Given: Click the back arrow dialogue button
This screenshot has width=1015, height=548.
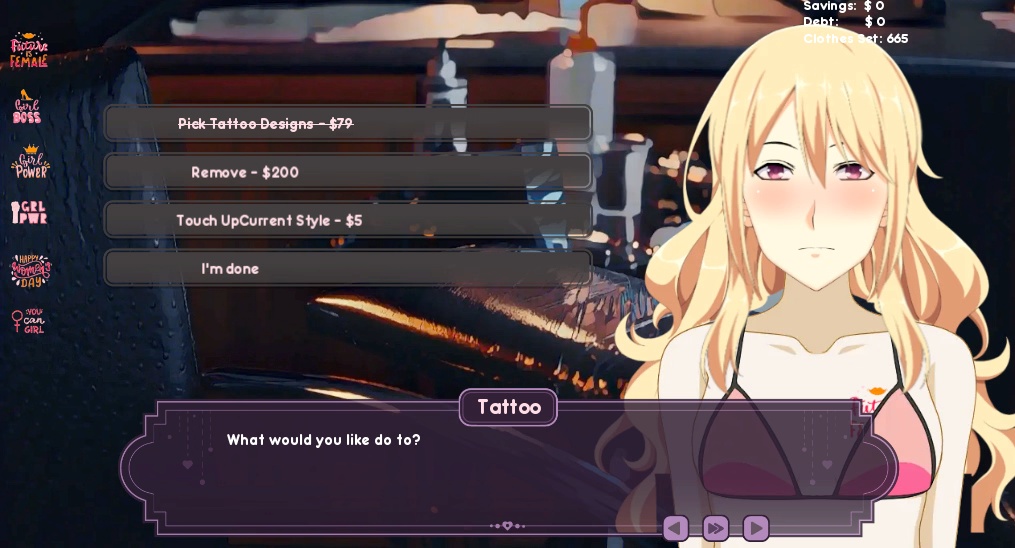Looking at the screenshot, I should click(676, 528).
